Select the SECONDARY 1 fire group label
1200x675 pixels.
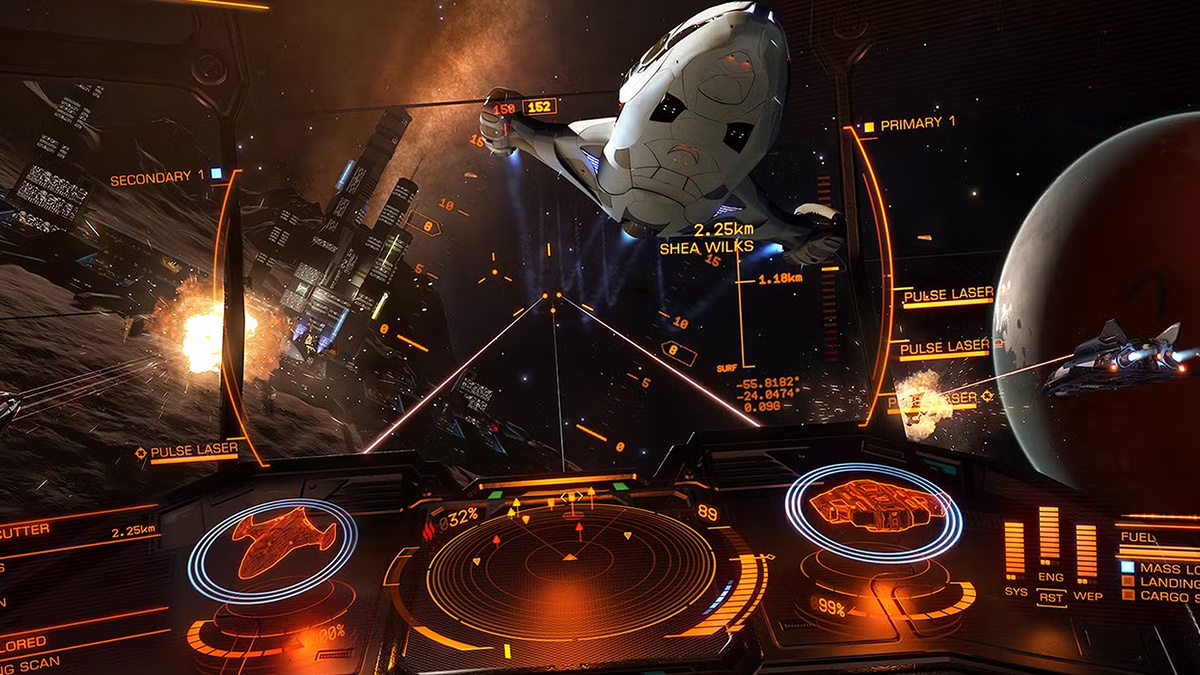(157, 178)
